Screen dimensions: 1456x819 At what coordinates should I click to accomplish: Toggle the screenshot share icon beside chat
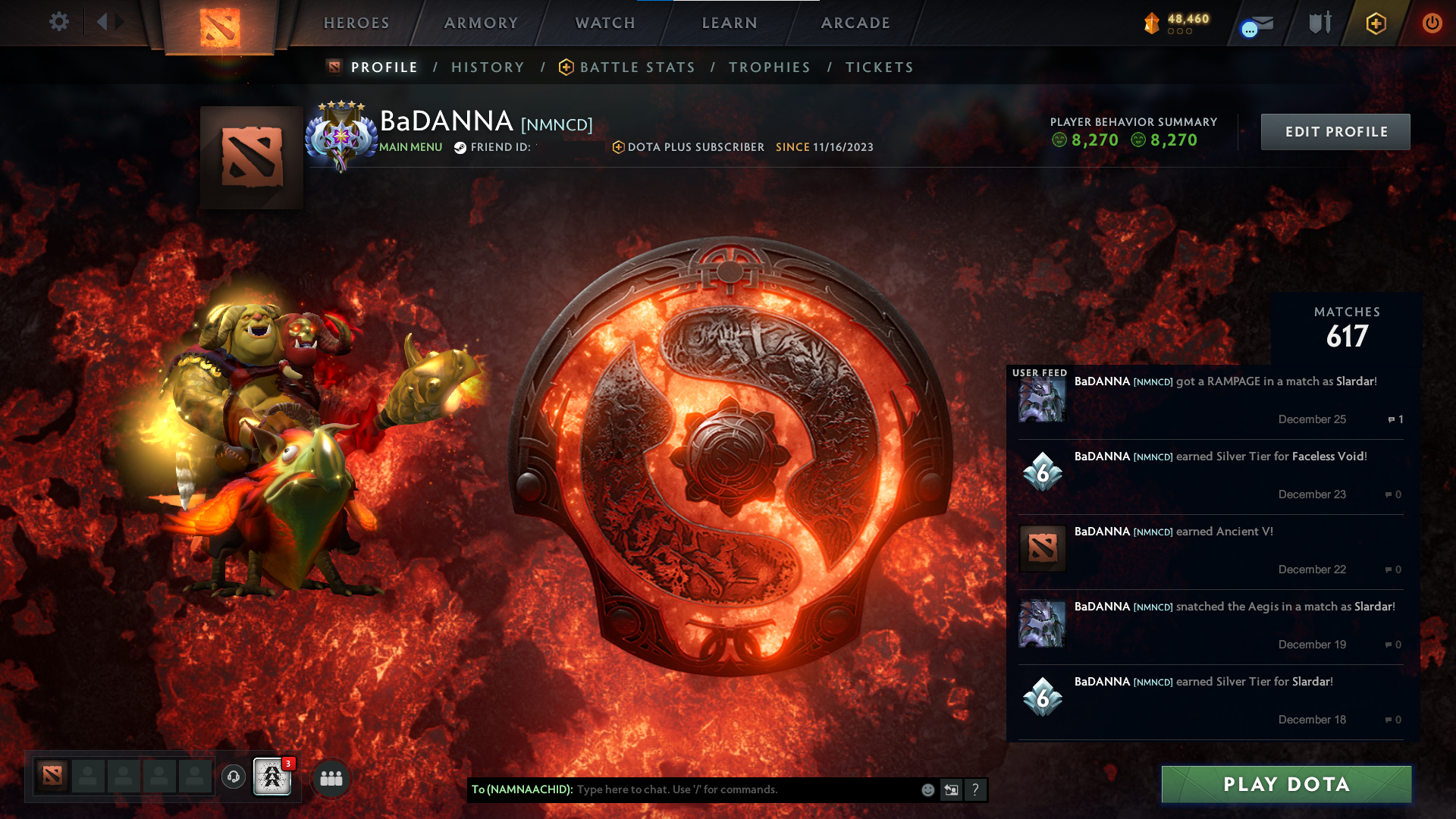pos(951,789)
